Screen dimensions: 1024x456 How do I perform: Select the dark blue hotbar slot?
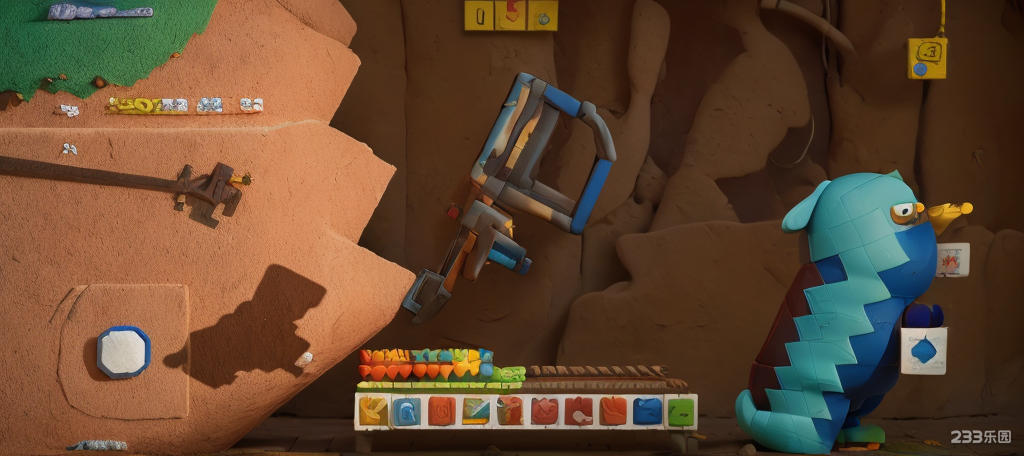647,411
